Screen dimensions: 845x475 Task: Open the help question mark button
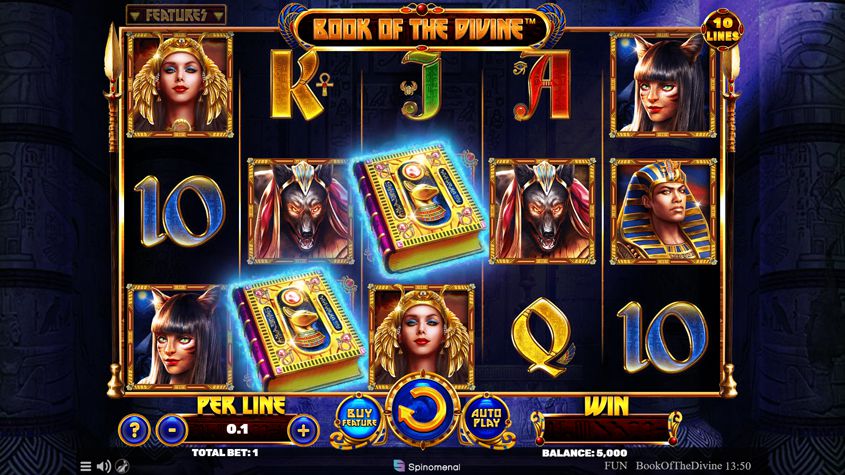pyautogui.click(x=134, y=430)
